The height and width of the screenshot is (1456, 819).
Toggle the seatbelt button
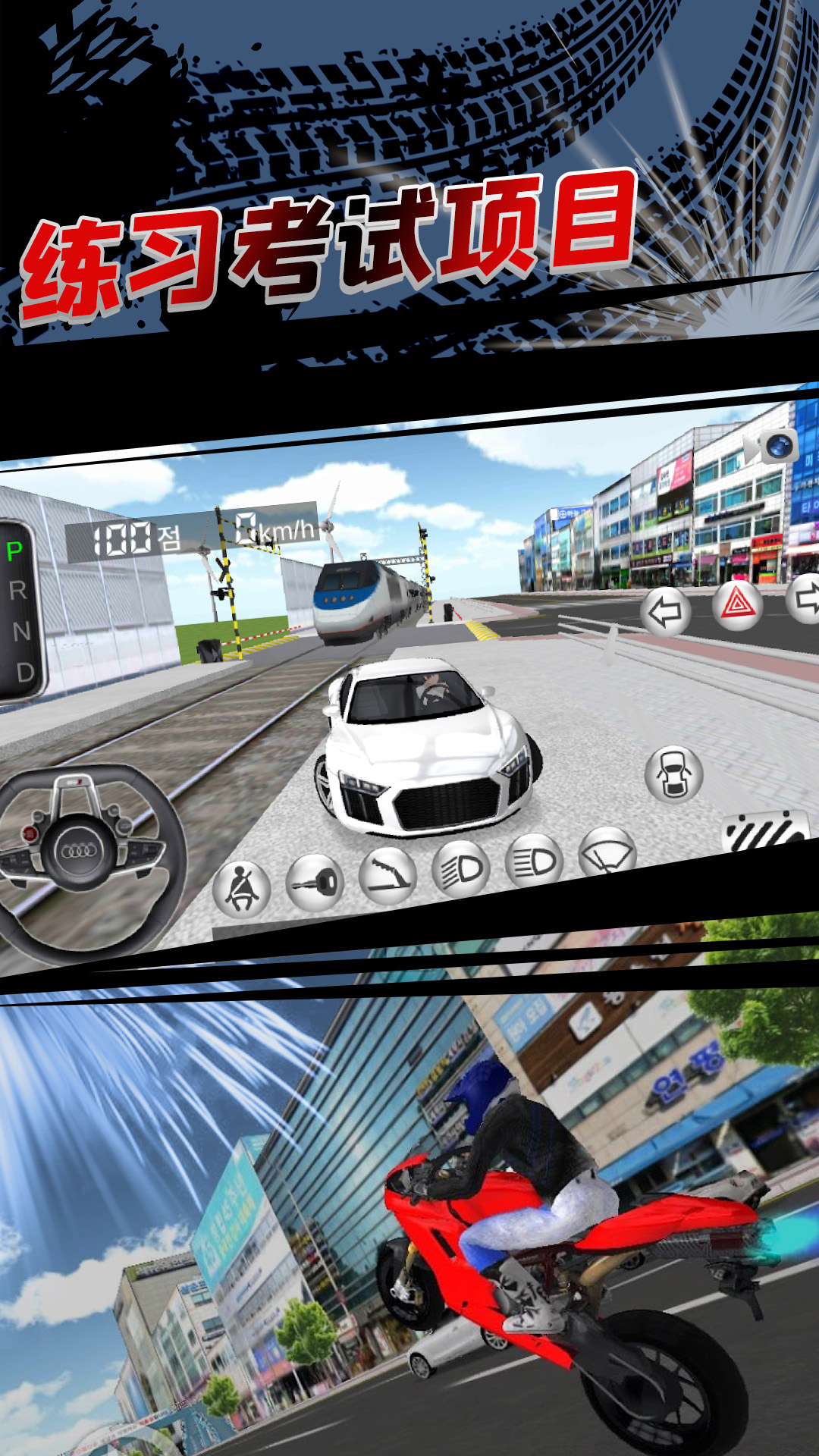coord(242,888)
